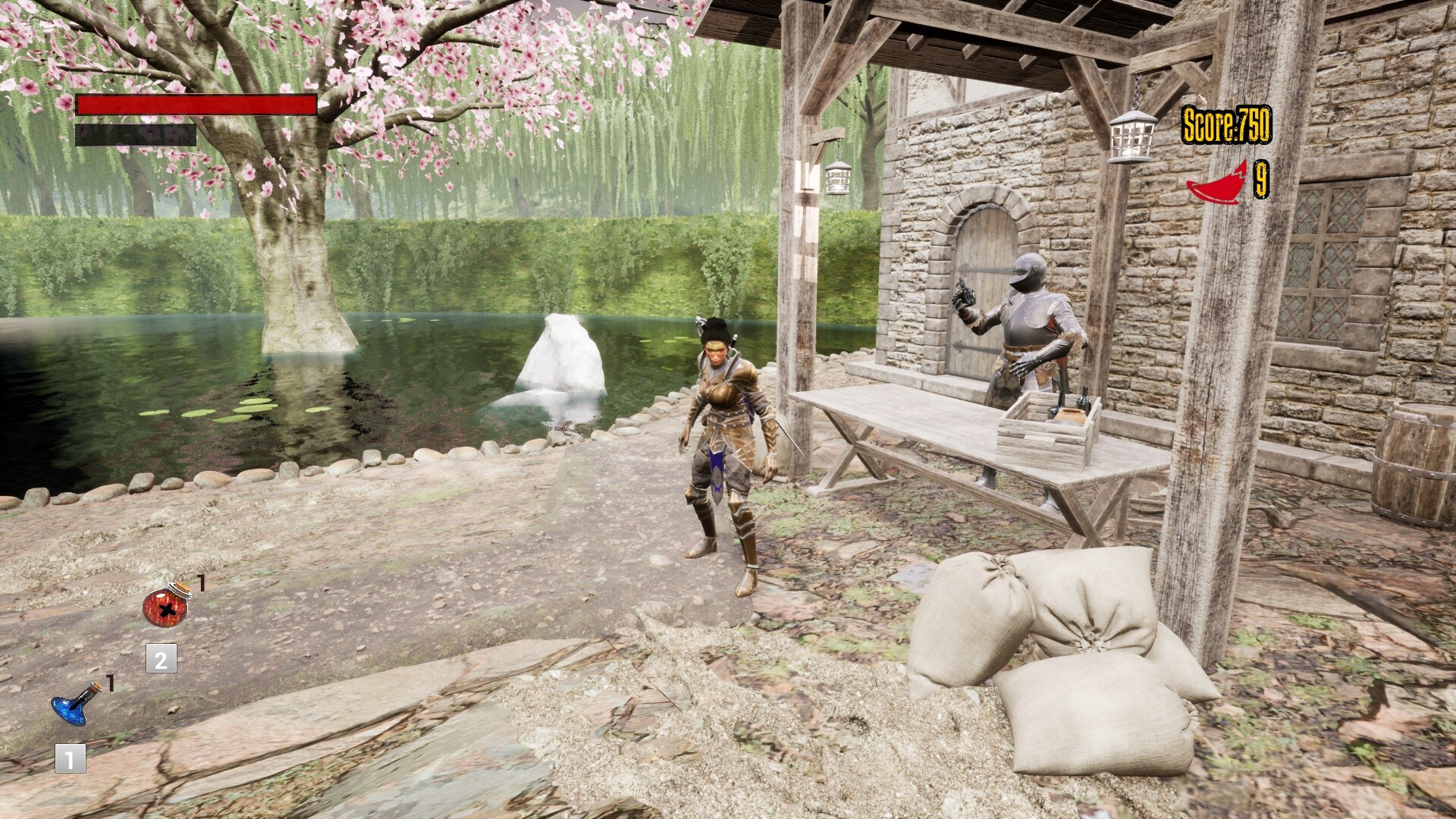This screenshot has width=1456, height=819.
Task: Select the blue mana potion flask
Action: coord(74,704)
